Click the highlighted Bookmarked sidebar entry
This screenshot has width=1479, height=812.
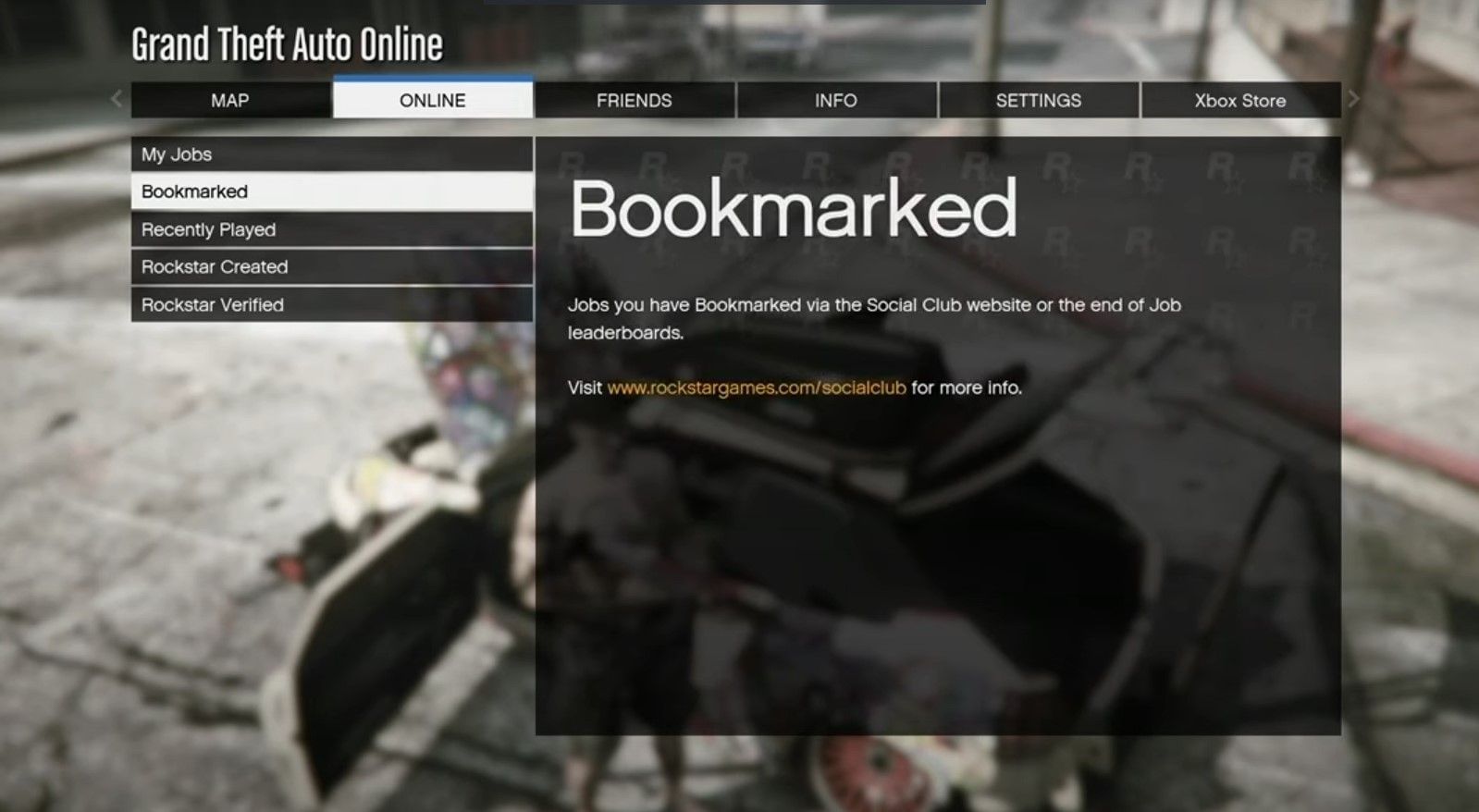coord(330,191)
